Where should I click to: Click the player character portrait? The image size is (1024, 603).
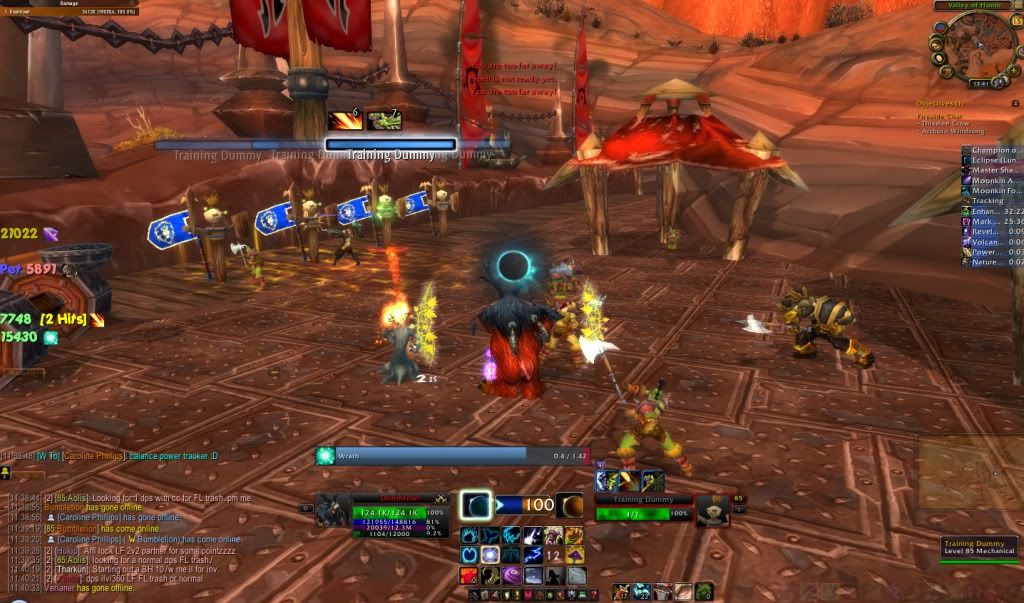pos(332,510)
